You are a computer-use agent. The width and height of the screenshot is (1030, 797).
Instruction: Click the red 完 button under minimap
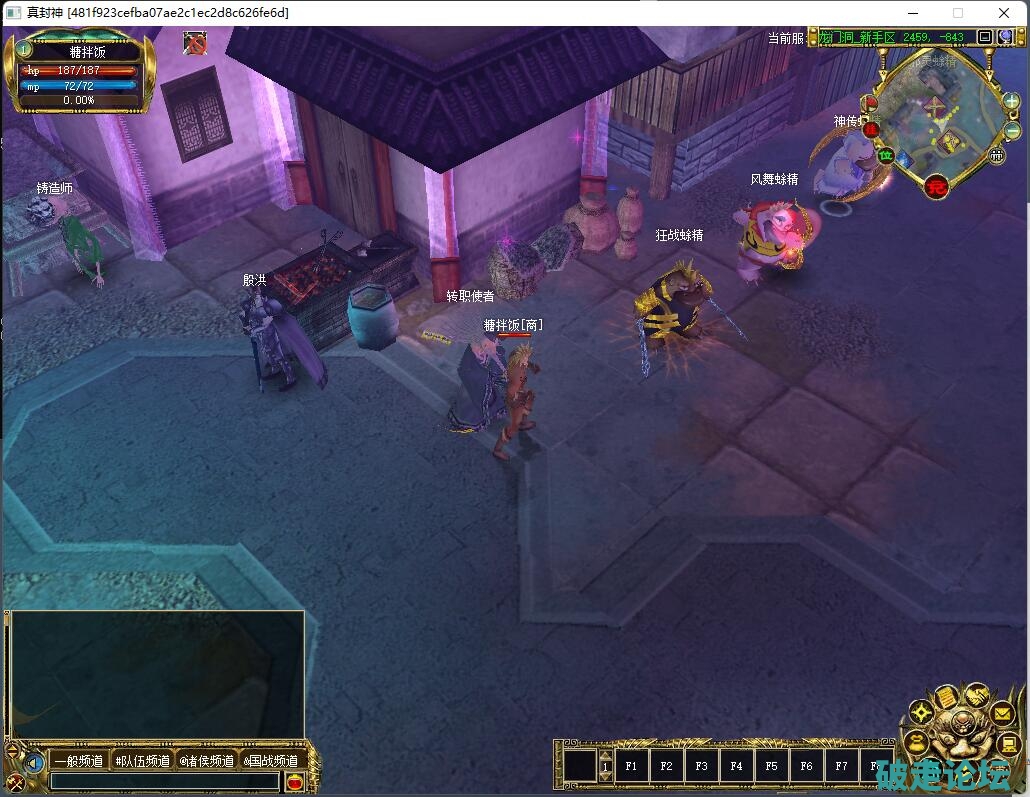(936, 186)
